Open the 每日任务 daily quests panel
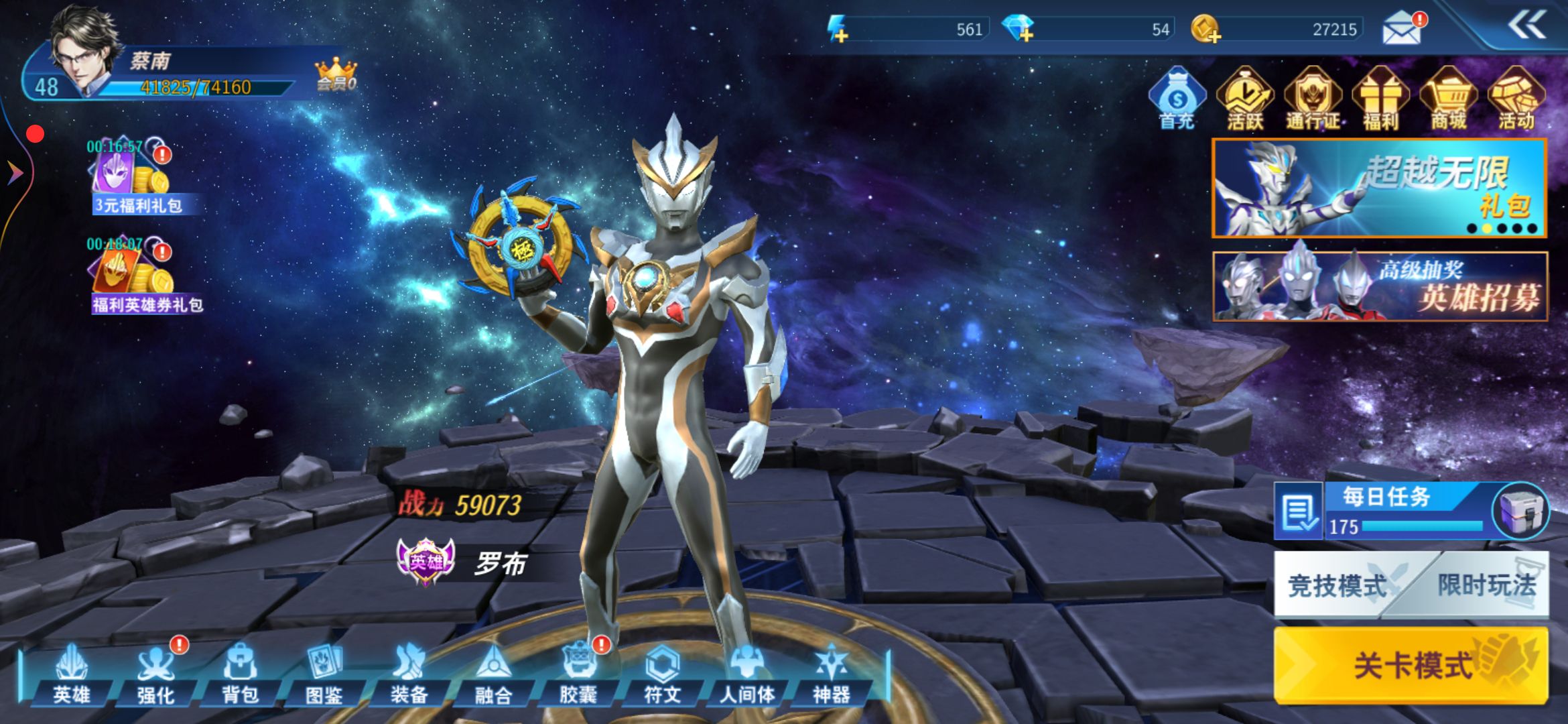This screenshot has width=1568, height=724. [1387, 511]
